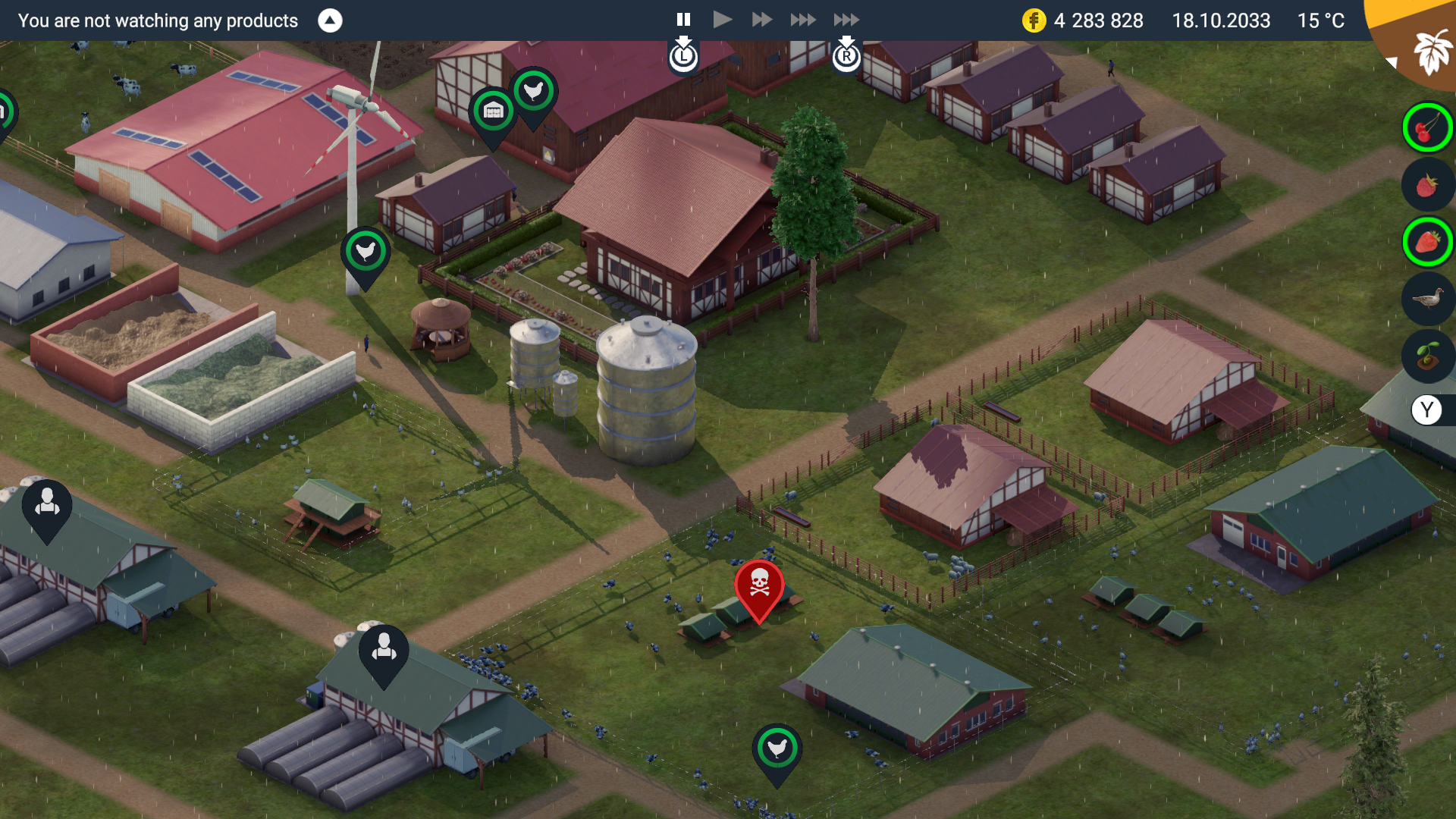The width and height of the screenshot is (1456, 819).
Task: Select the raspberry notification icon
Action: pyautogui.click(x=1427, y=185)
